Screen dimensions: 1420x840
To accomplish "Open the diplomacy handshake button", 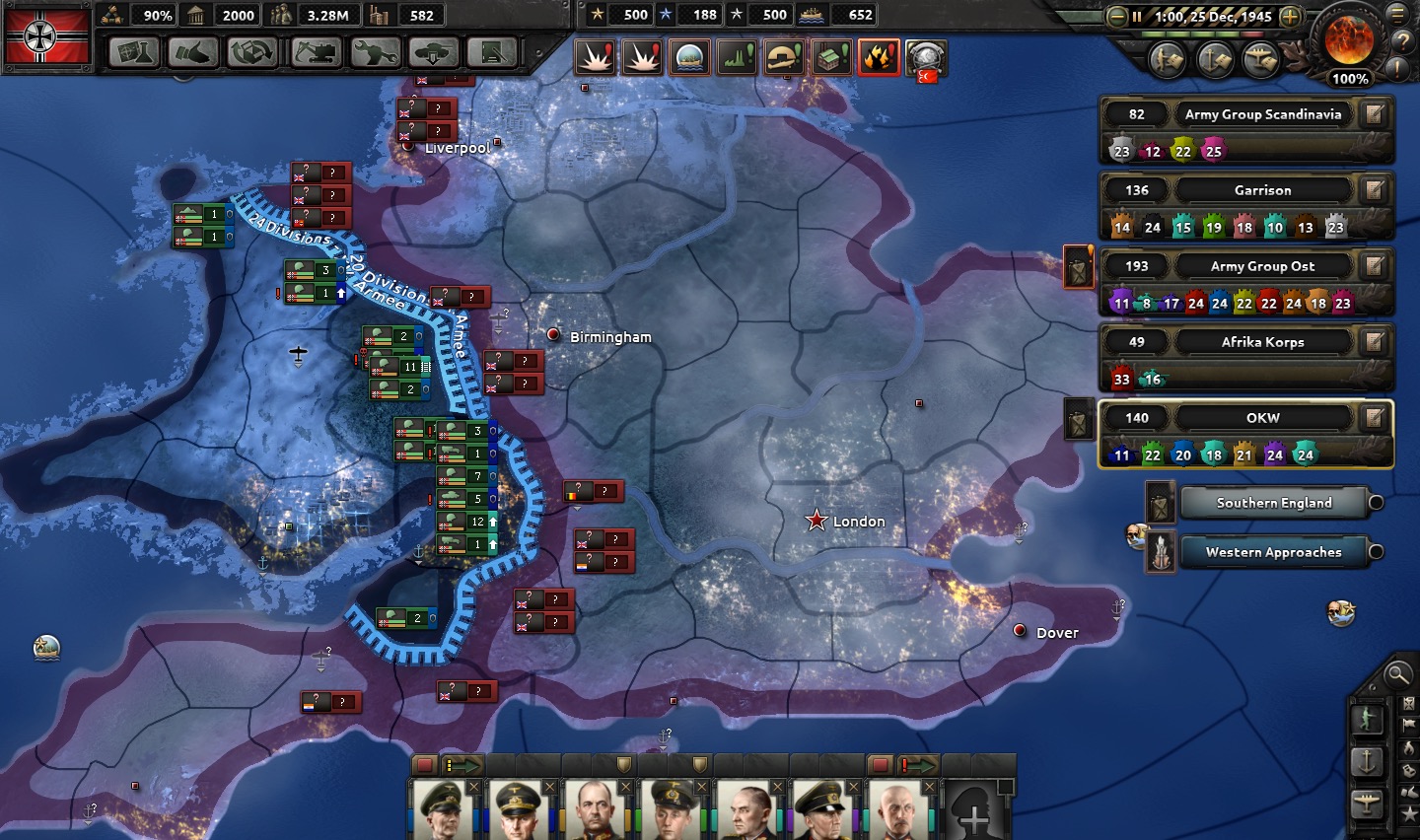I will (194, 51).
